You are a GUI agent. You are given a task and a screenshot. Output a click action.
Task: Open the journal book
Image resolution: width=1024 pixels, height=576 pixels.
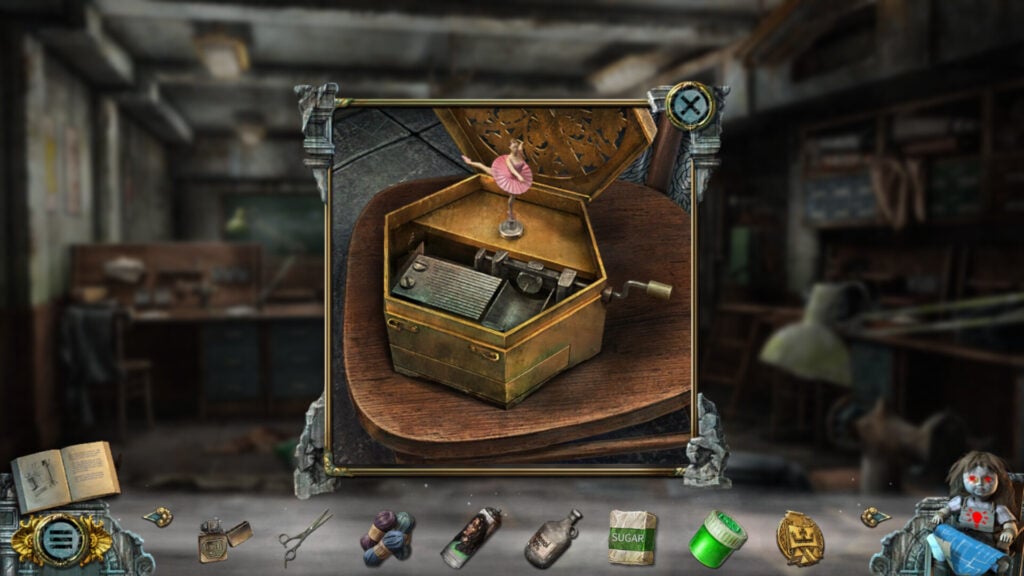(65, 475)
